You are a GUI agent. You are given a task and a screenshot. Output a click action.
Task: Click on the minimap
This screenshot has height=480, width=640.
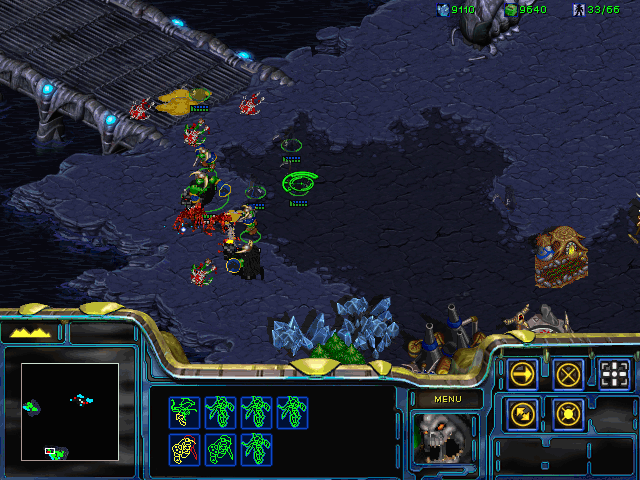coord(70,411)
